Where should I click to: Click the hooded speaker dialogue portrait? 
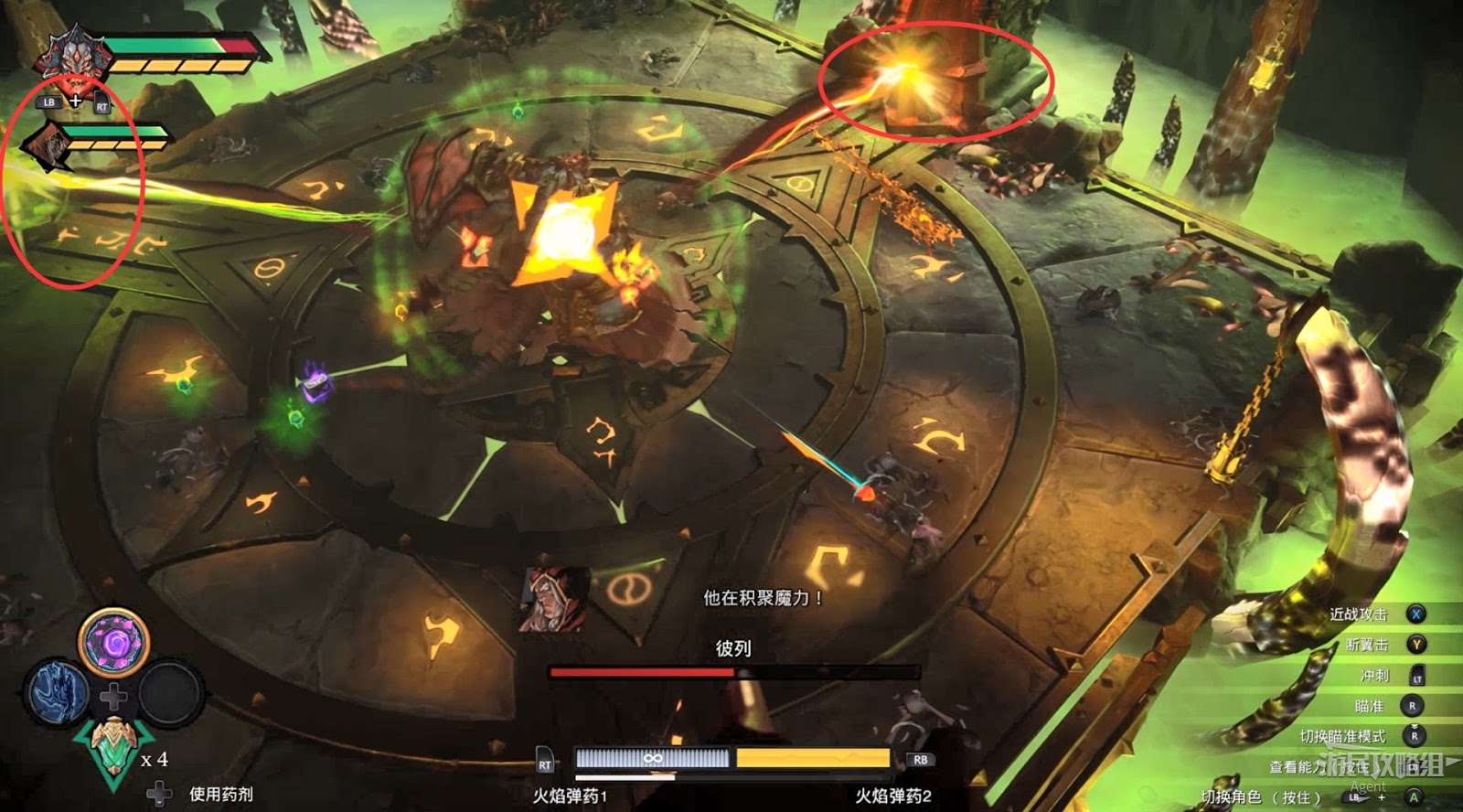555,600
